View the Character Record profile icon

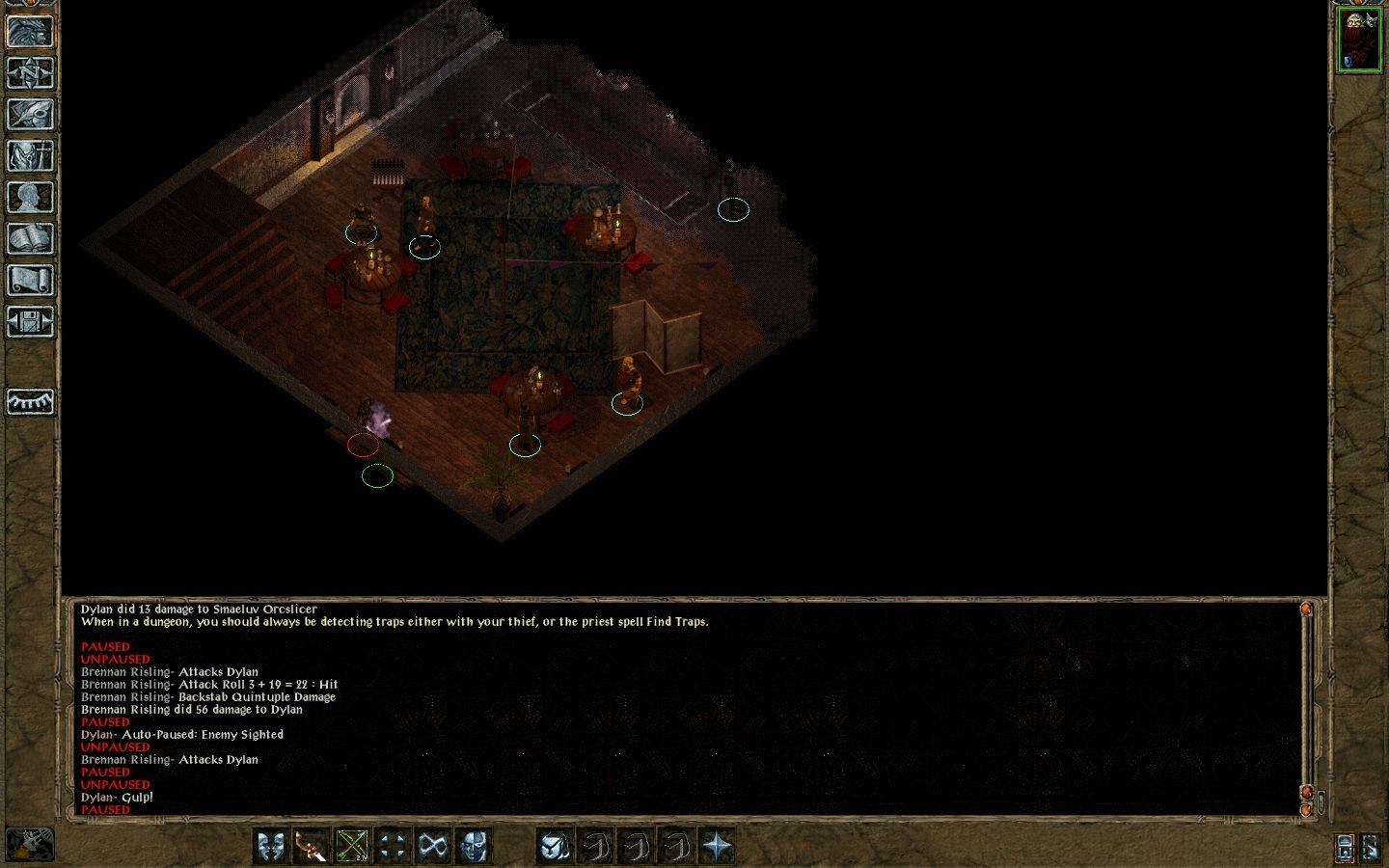tap(31, 197)
